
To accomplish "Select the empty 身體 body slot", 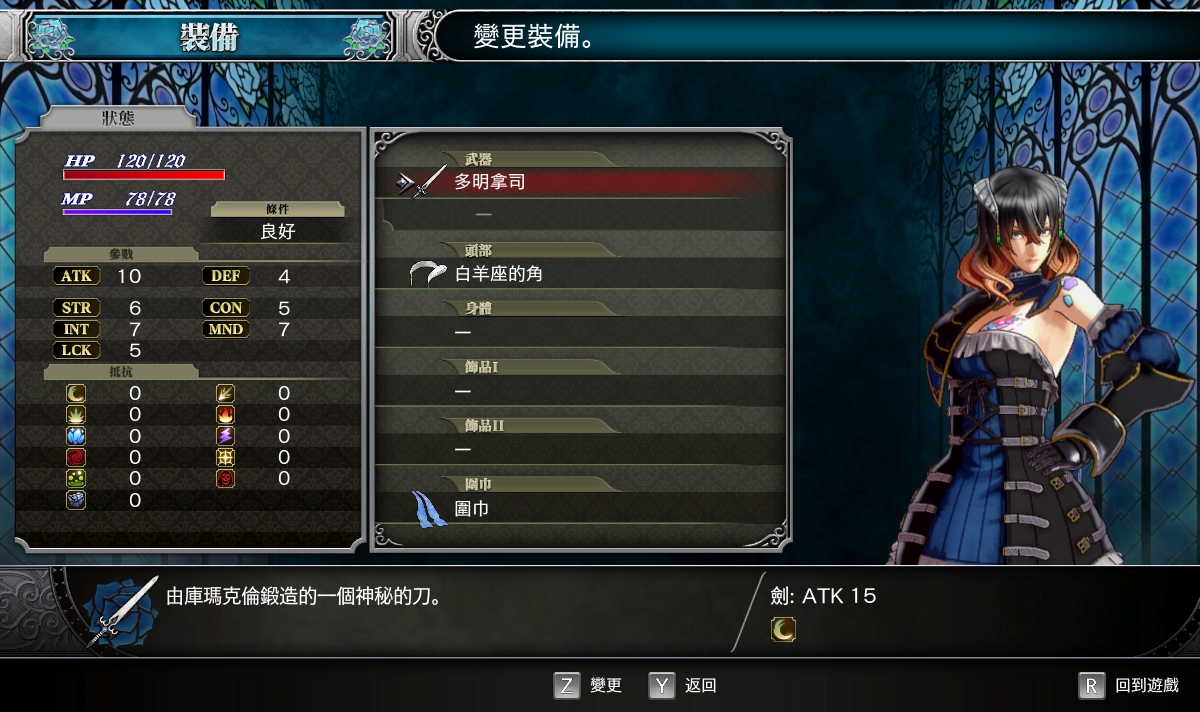I will [580, 332].
